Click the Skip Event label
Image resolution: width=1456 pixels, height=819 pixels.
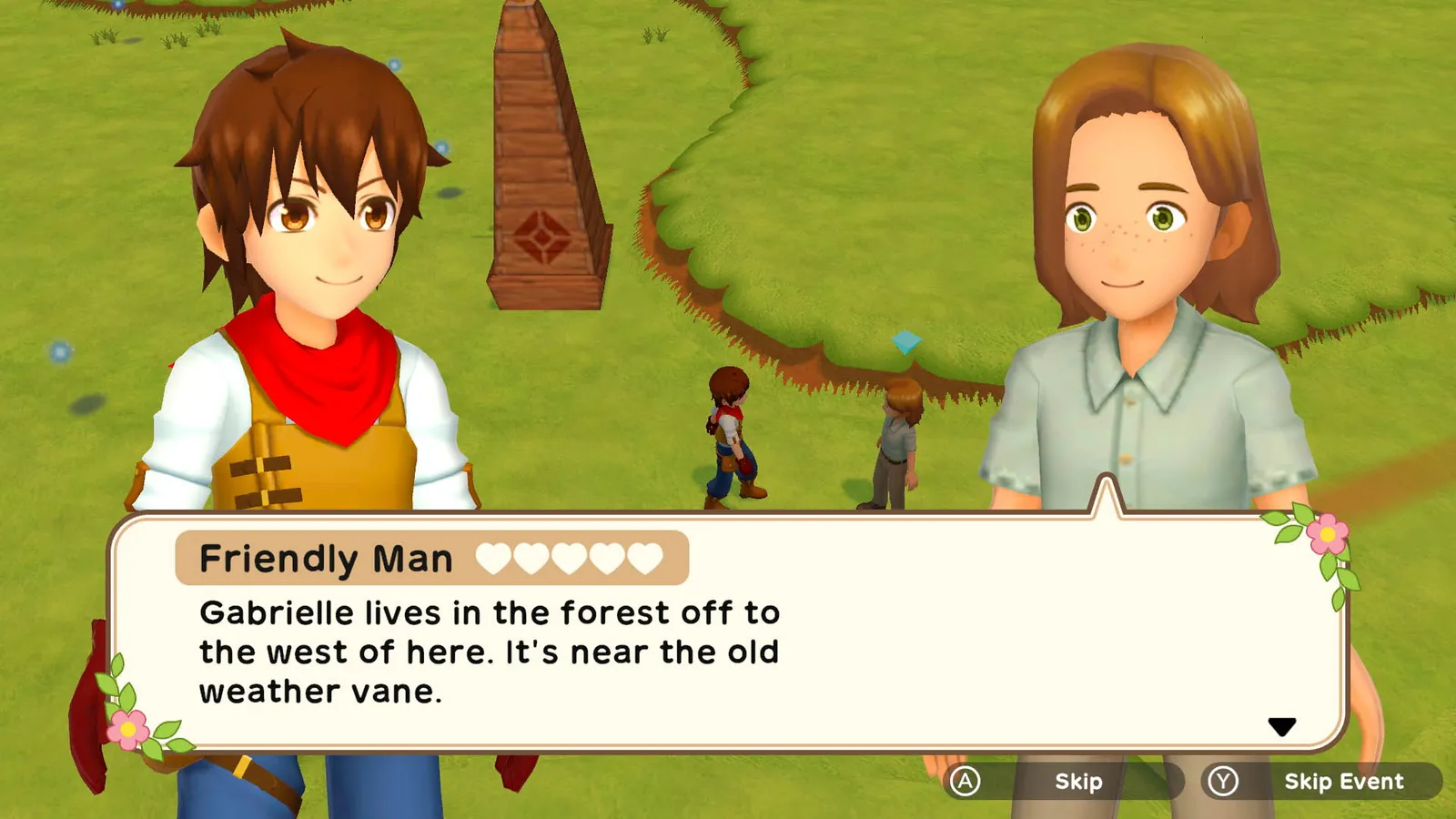[1343, 781]
